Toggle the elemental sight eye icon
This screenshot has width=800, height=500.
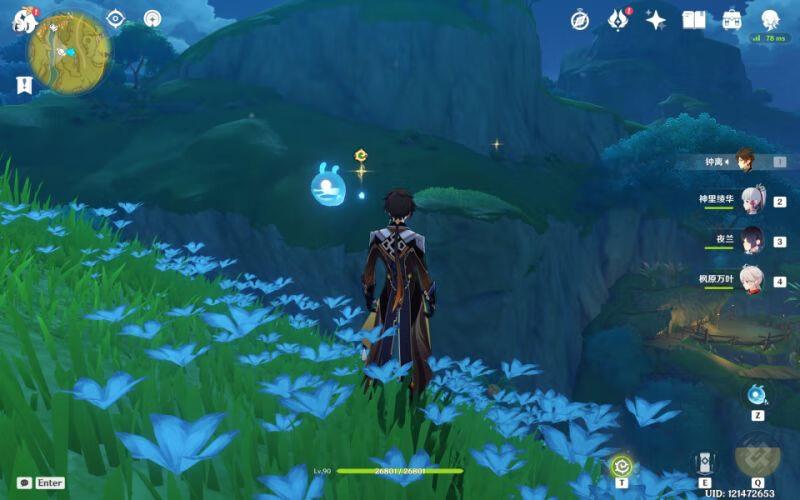pos(115,18)
